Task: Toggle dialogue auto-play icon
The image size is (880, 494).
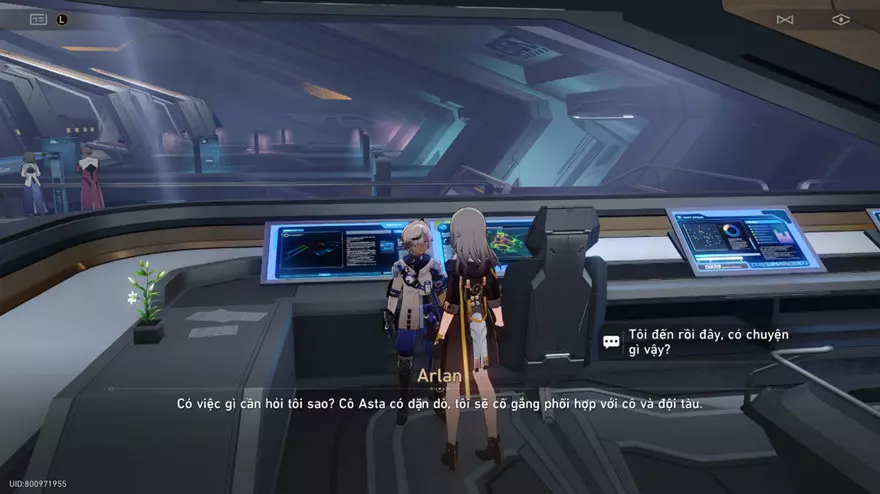Action: point(785,19)
